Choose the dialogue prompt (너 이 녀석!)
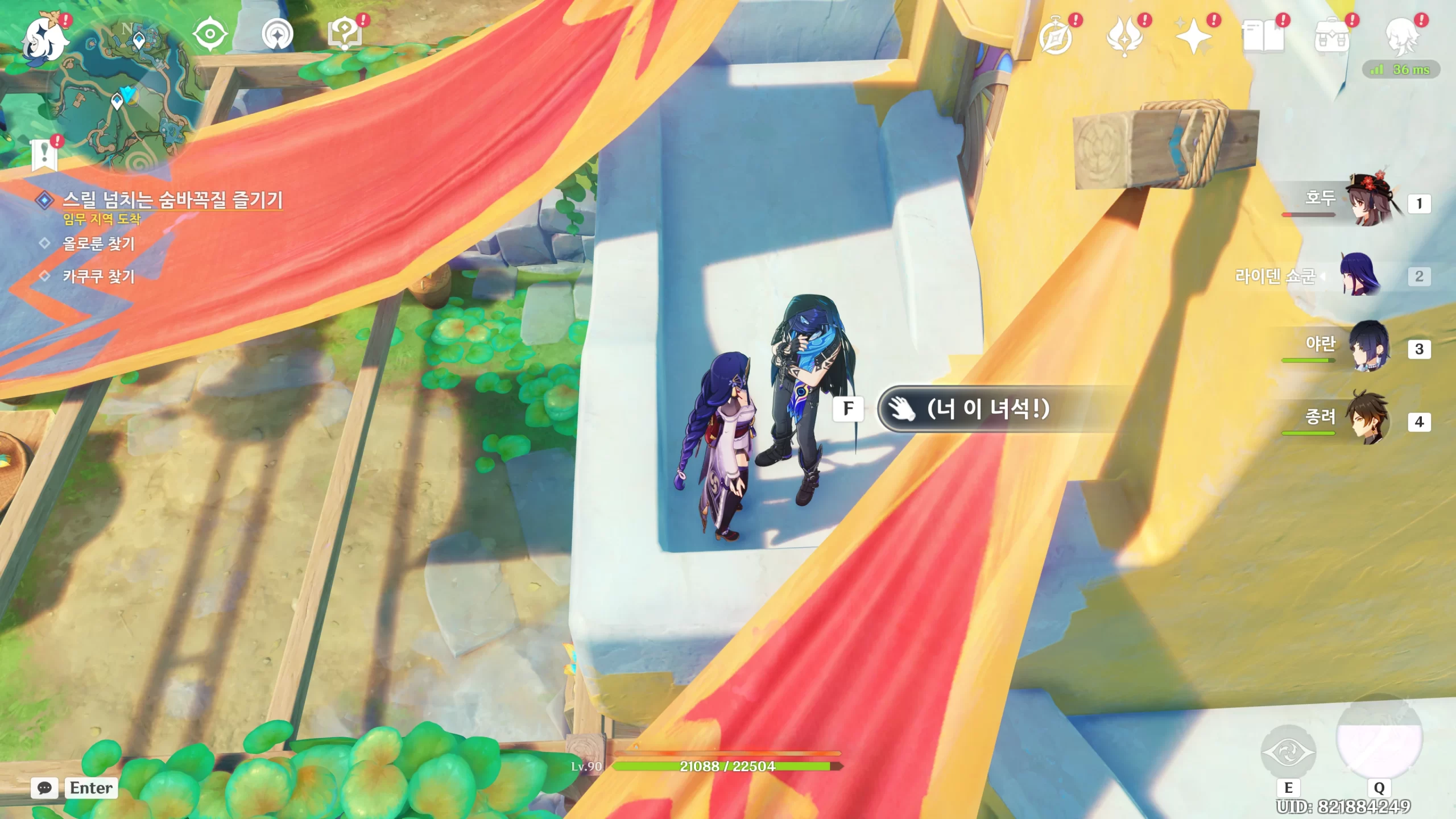Image resolution: width=1456 pixels, height=819 pixels. pyautogui.click(x=988, y=409)
